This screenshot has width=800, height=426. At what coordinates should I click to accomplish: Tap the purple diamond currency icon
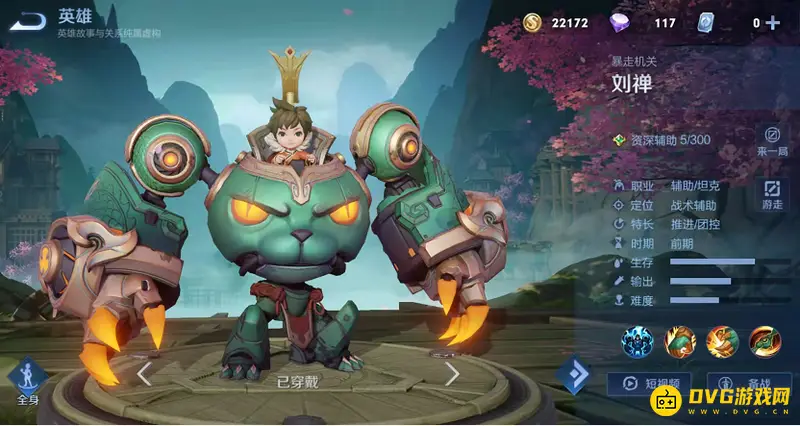[x=621, y=22]
